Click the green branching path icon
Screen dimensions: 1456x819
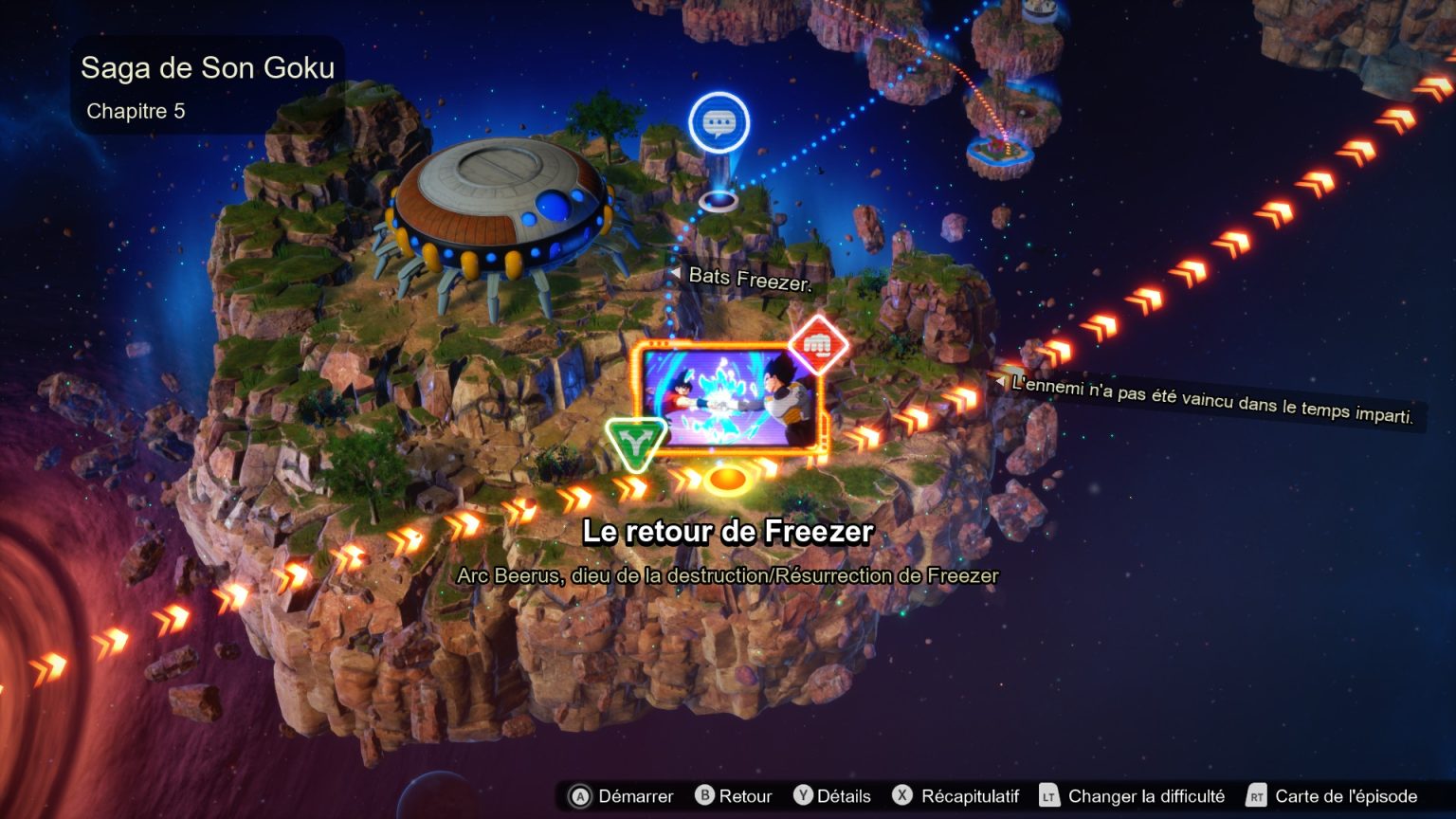click(x=635, y=441)
